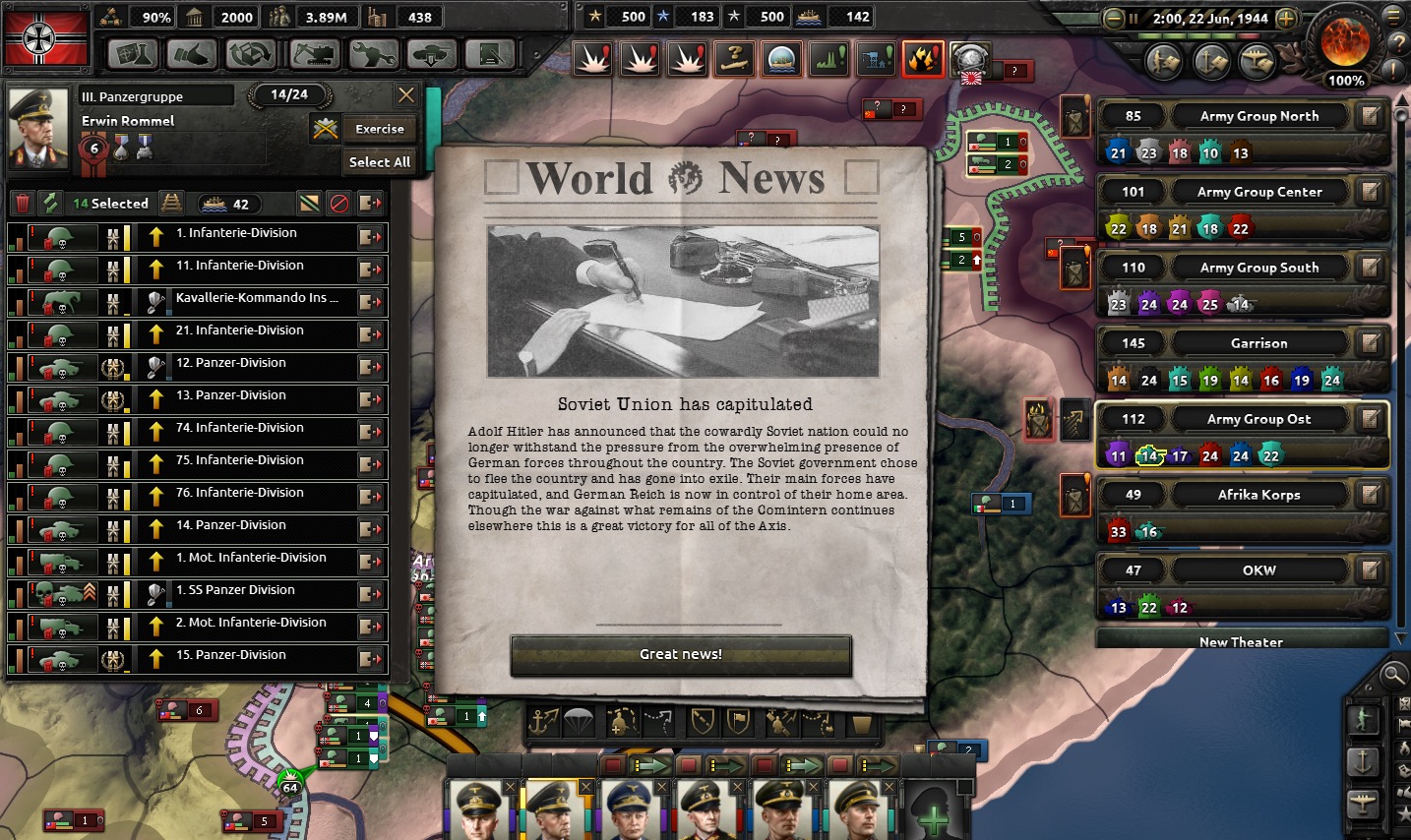The width and height of the screenshot is (1411, 840).
Task: Open the OKW theater
Action: (1258, 570)
